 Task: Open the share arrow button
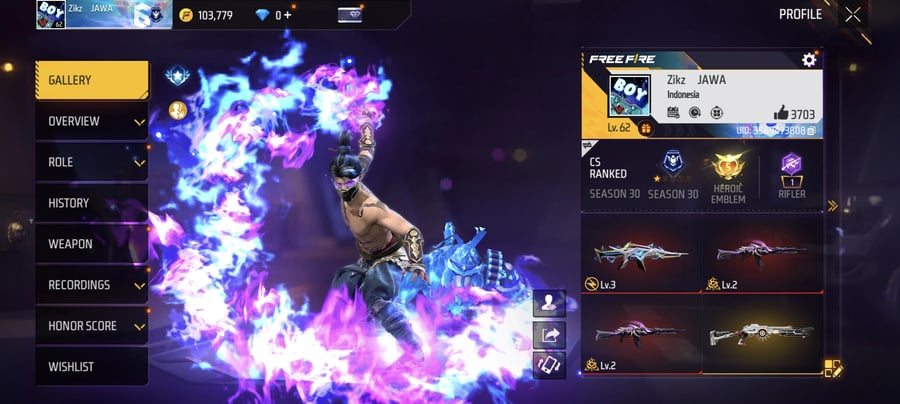[549, 334]
